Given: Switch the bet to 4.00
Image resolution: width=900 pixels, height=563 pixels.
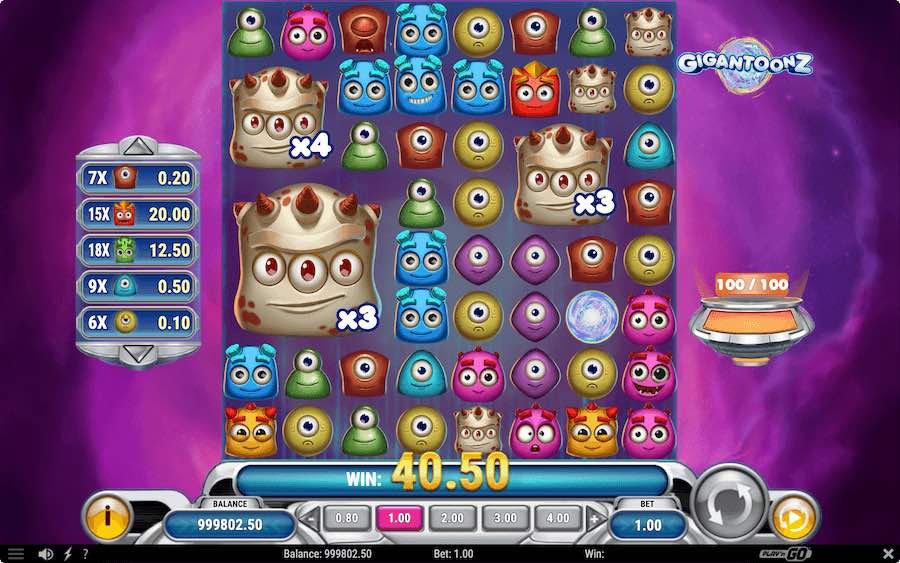Looking at the screenshot, I should tap(558, 518).
